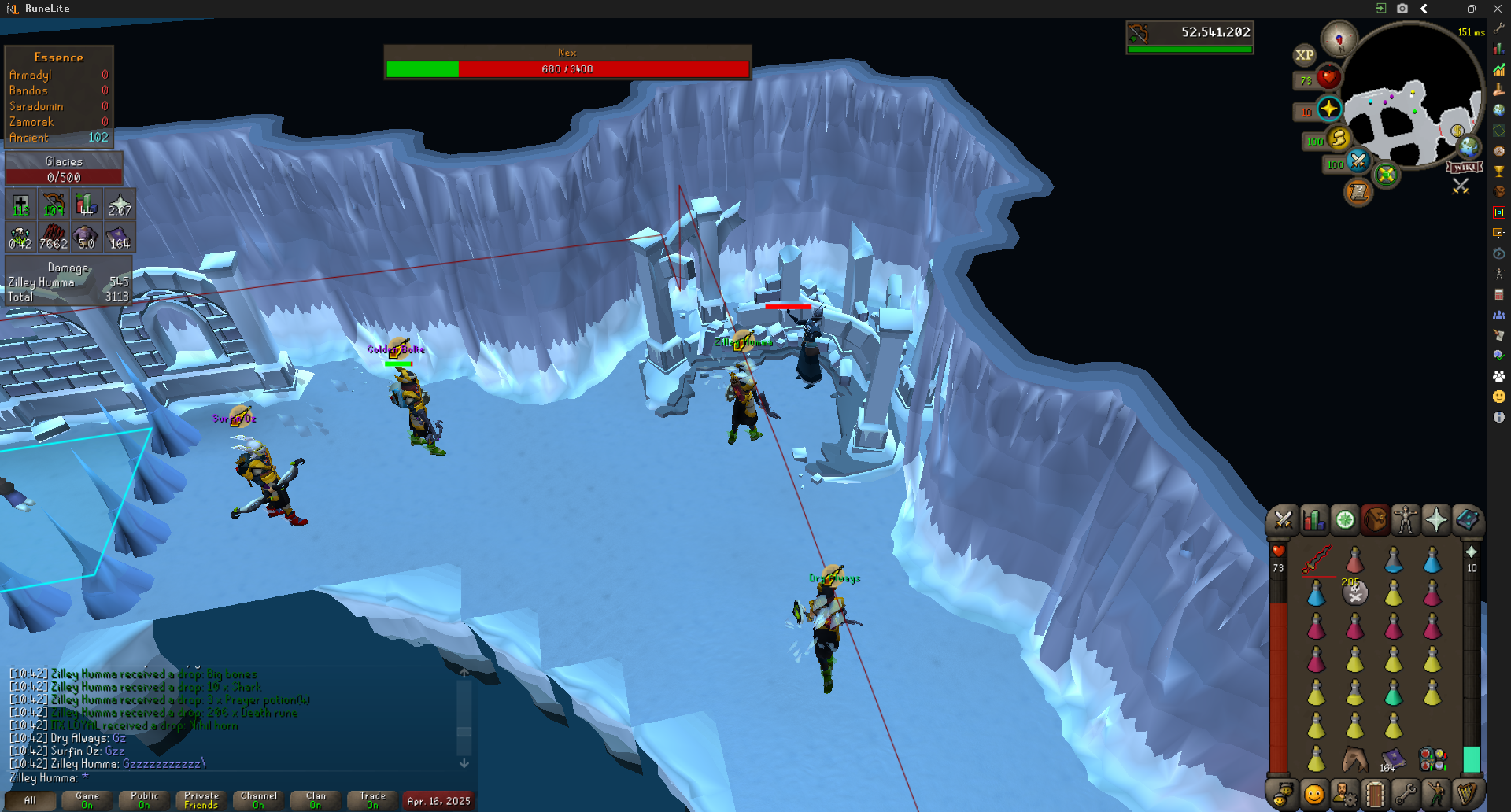Select the rune pouch in inventory
The image size is (1511, 812).
coord(1432,759)
